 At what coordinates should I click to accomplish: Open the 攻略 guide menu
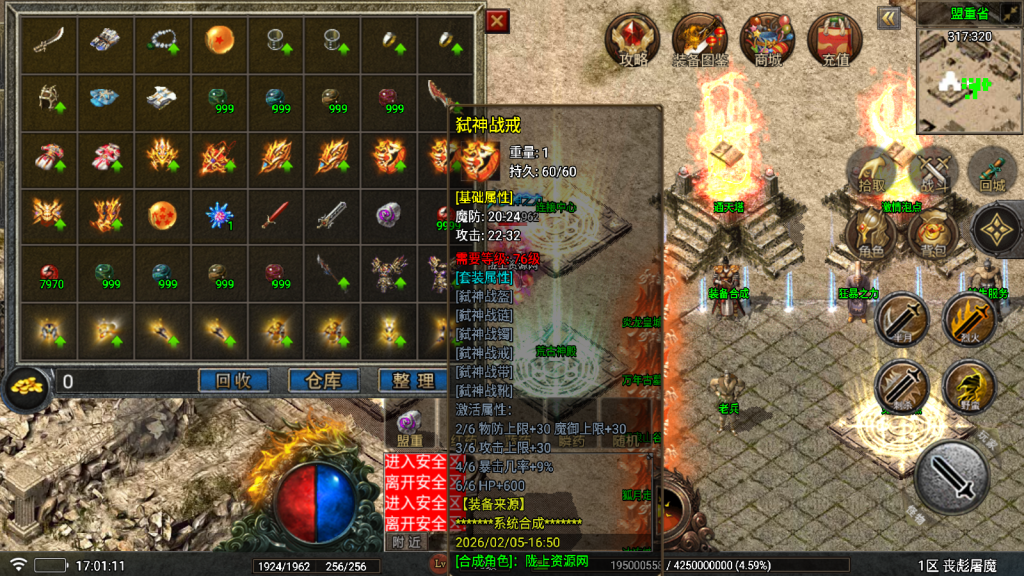[634, 40]
